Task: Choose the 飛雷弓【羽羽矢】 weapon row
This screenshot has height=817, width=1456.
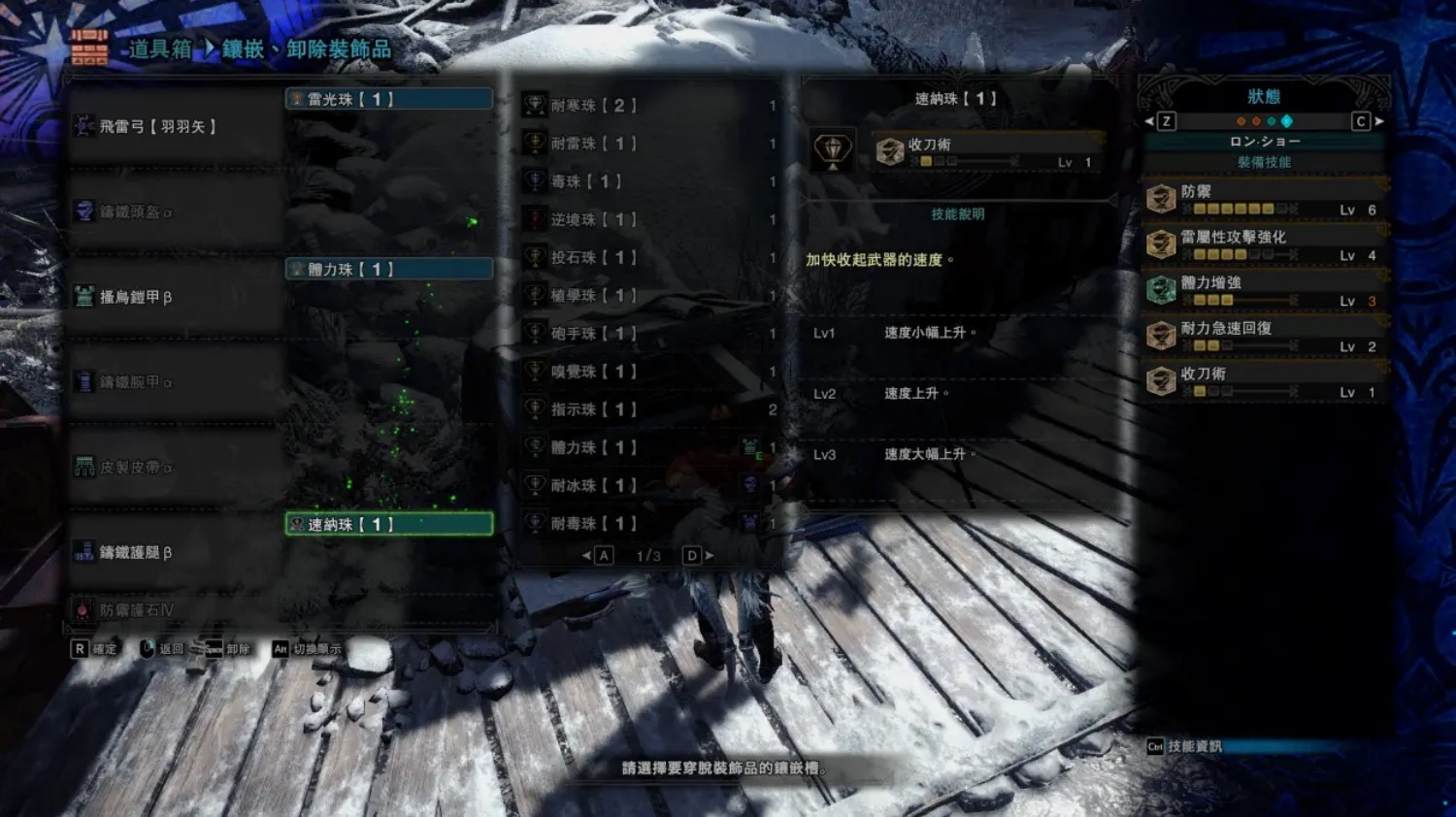Action: pyautogui.click(x=175, y=126)
